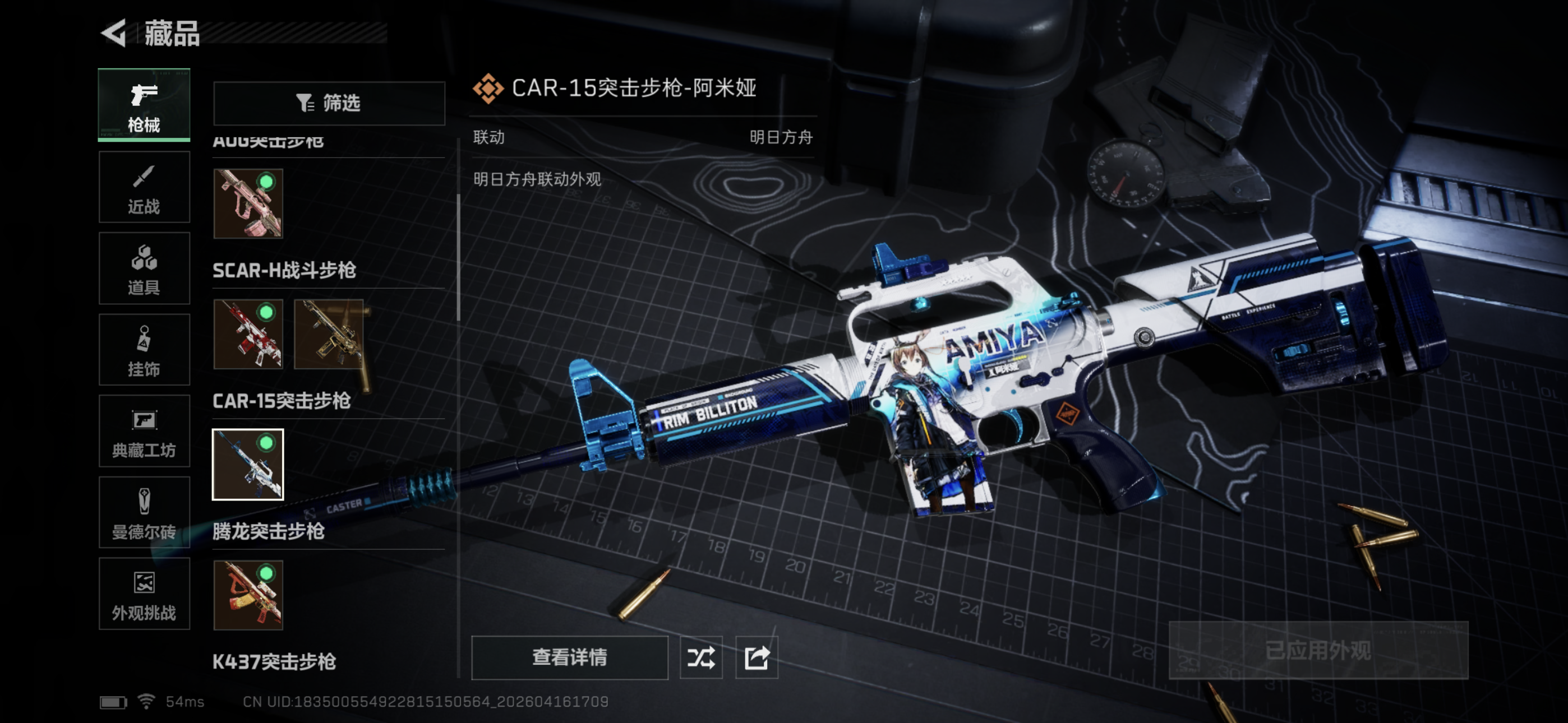Image resolution: width=1568 pixels, height=723 pixels.
Task: Choose the gold SCAR-H skin thumbnail
Action: point(329,334)
